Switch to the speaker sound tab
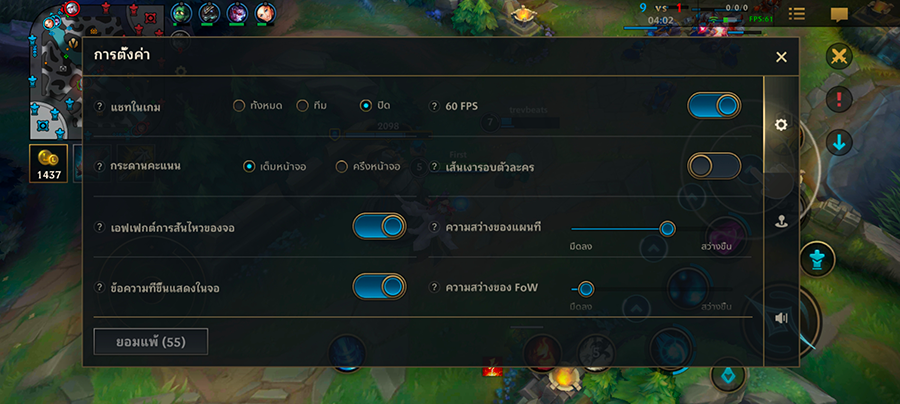Viewport: 900px width, 404px height. 781,318
